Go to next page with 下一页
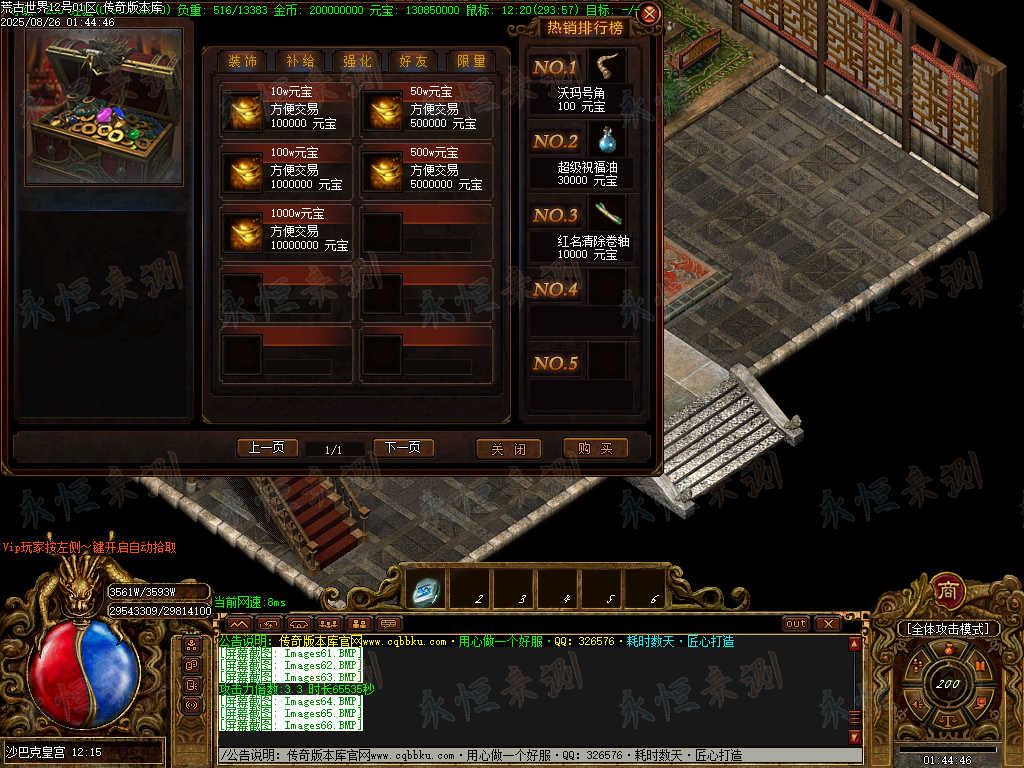This screenshot has width=1024, height=768. pyautogui.click(x=403, y=448)
